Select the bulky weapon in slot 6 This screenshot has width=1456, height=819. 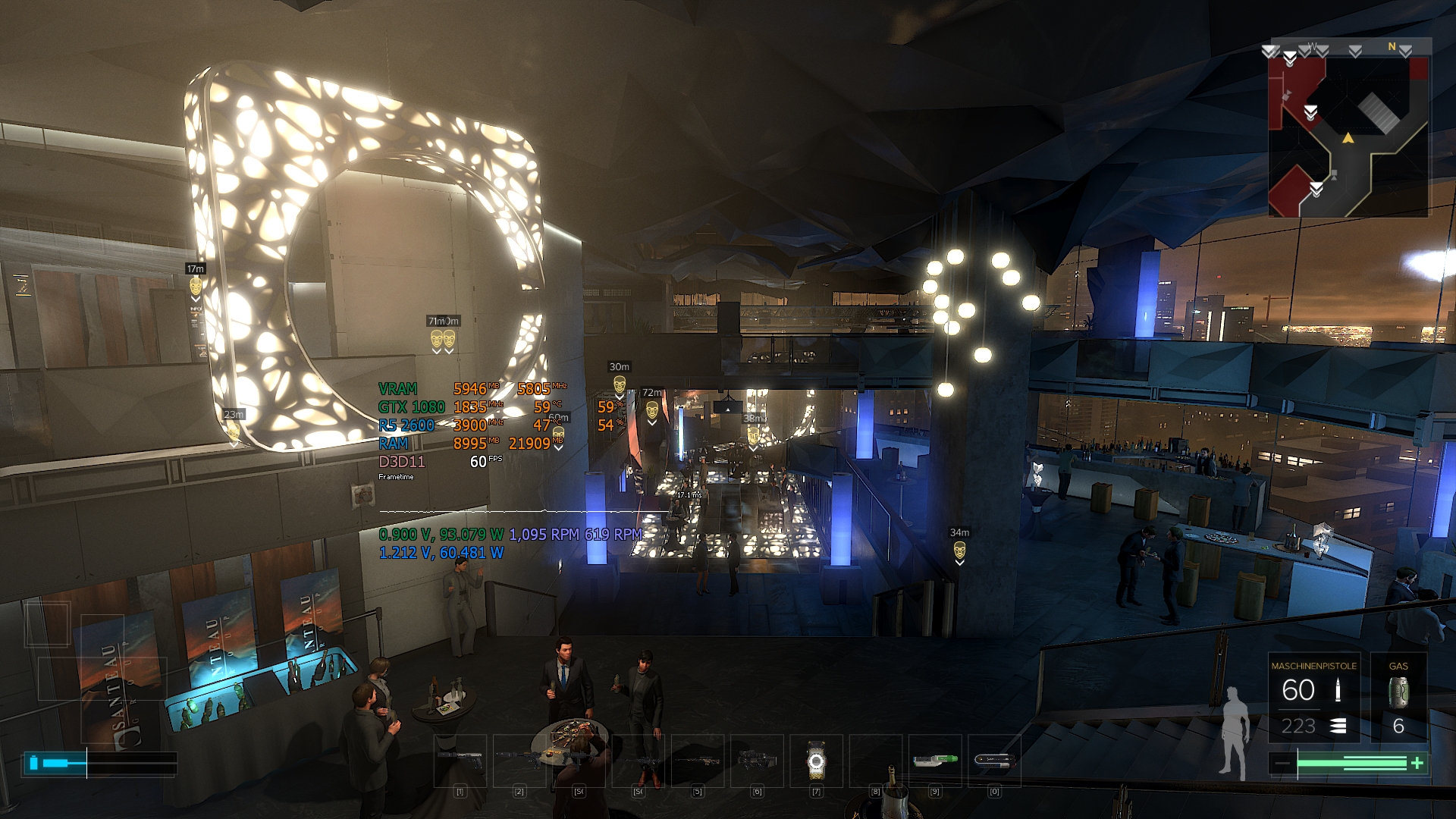[757, 760]
